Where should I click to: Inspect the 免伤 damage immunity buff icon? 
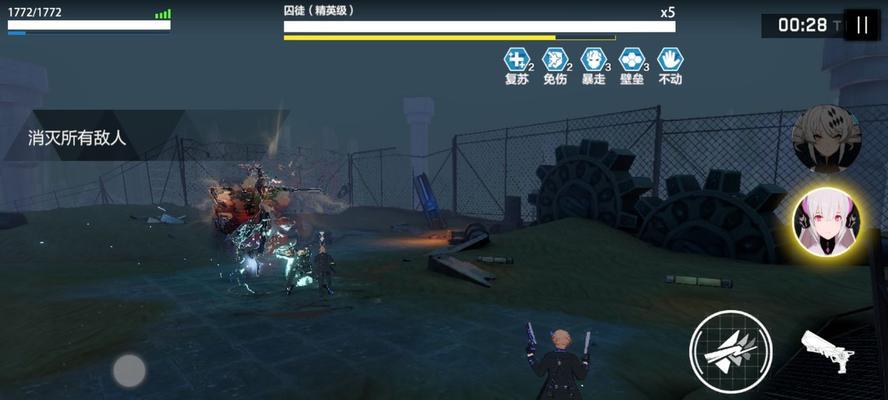554,59
